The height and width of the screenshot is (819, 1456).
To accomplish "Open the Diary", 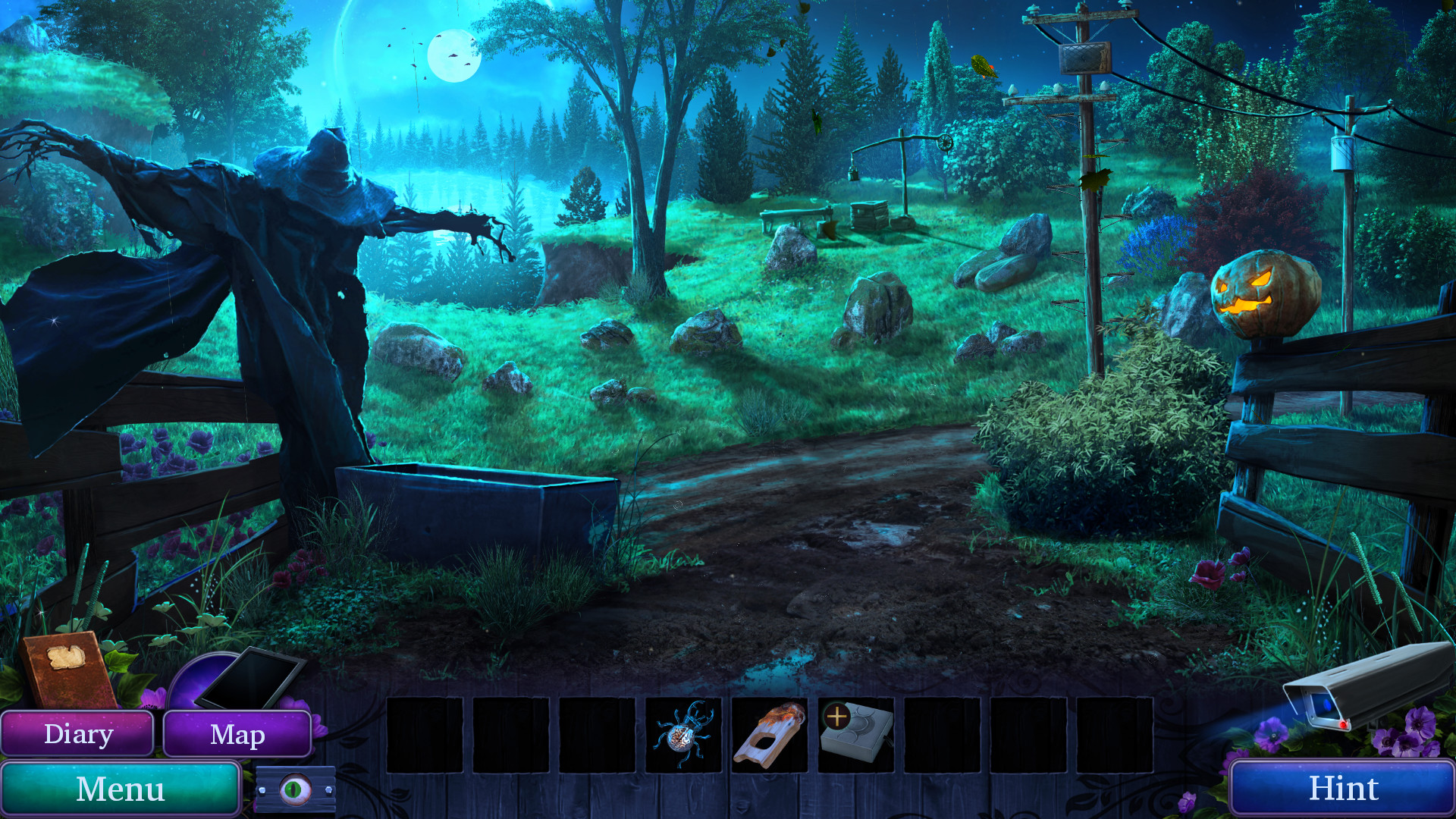I will click(78, 733).
